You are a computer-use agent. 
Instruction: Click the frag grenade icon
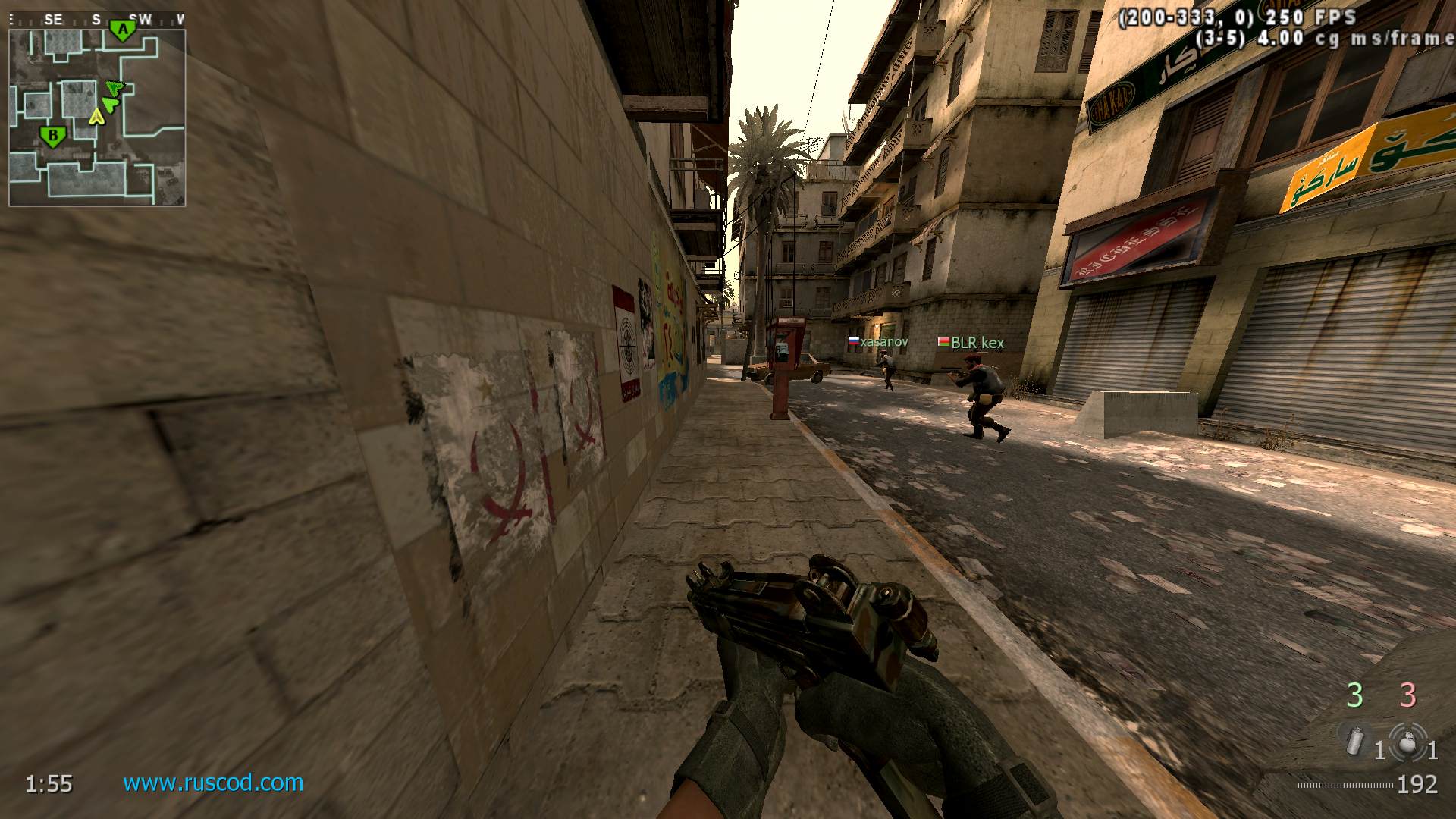[x=1407, y=742]
